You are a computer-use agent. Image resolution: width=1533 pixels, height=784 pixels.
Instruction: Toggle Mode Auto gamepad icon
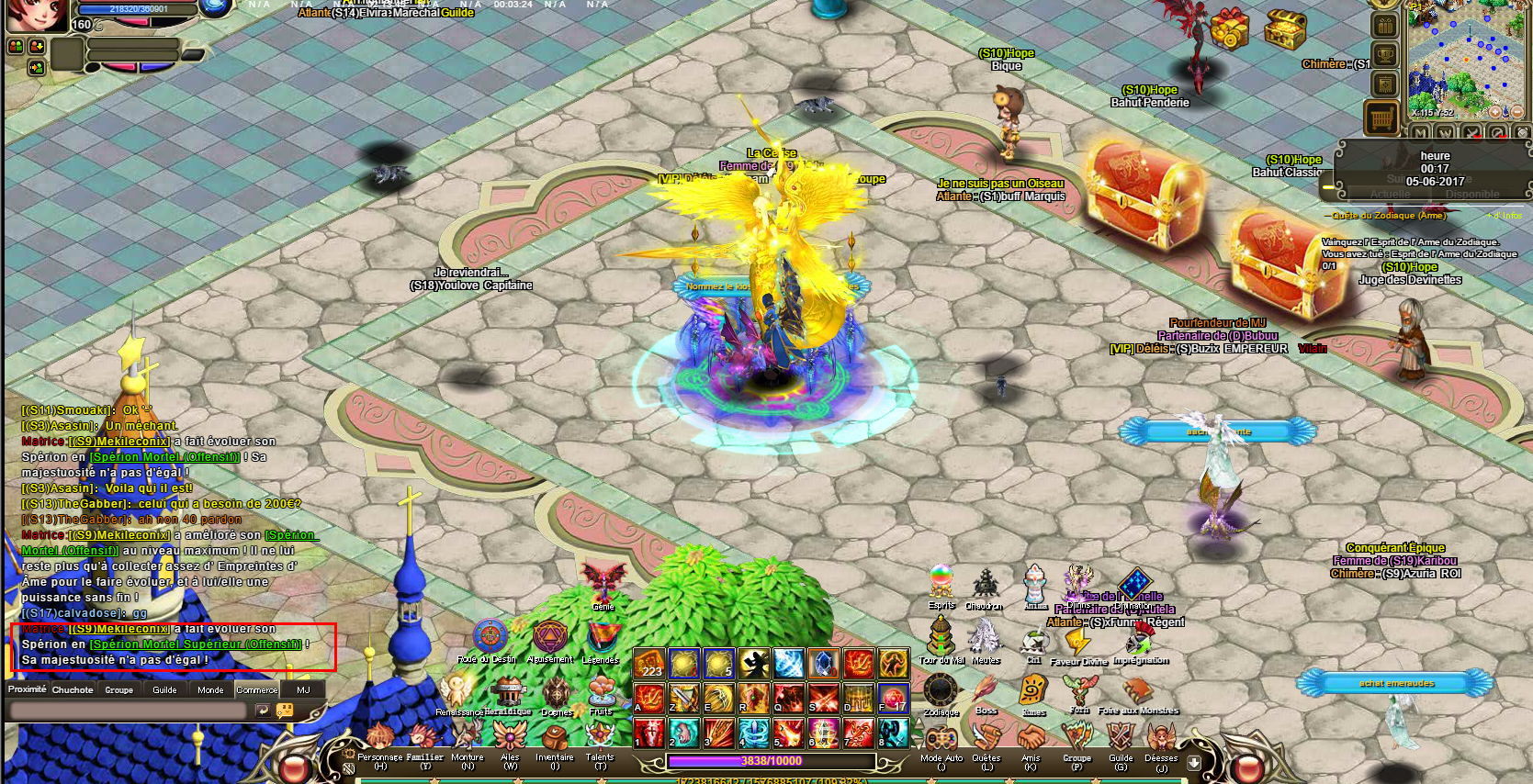click(x=941, y=739)
